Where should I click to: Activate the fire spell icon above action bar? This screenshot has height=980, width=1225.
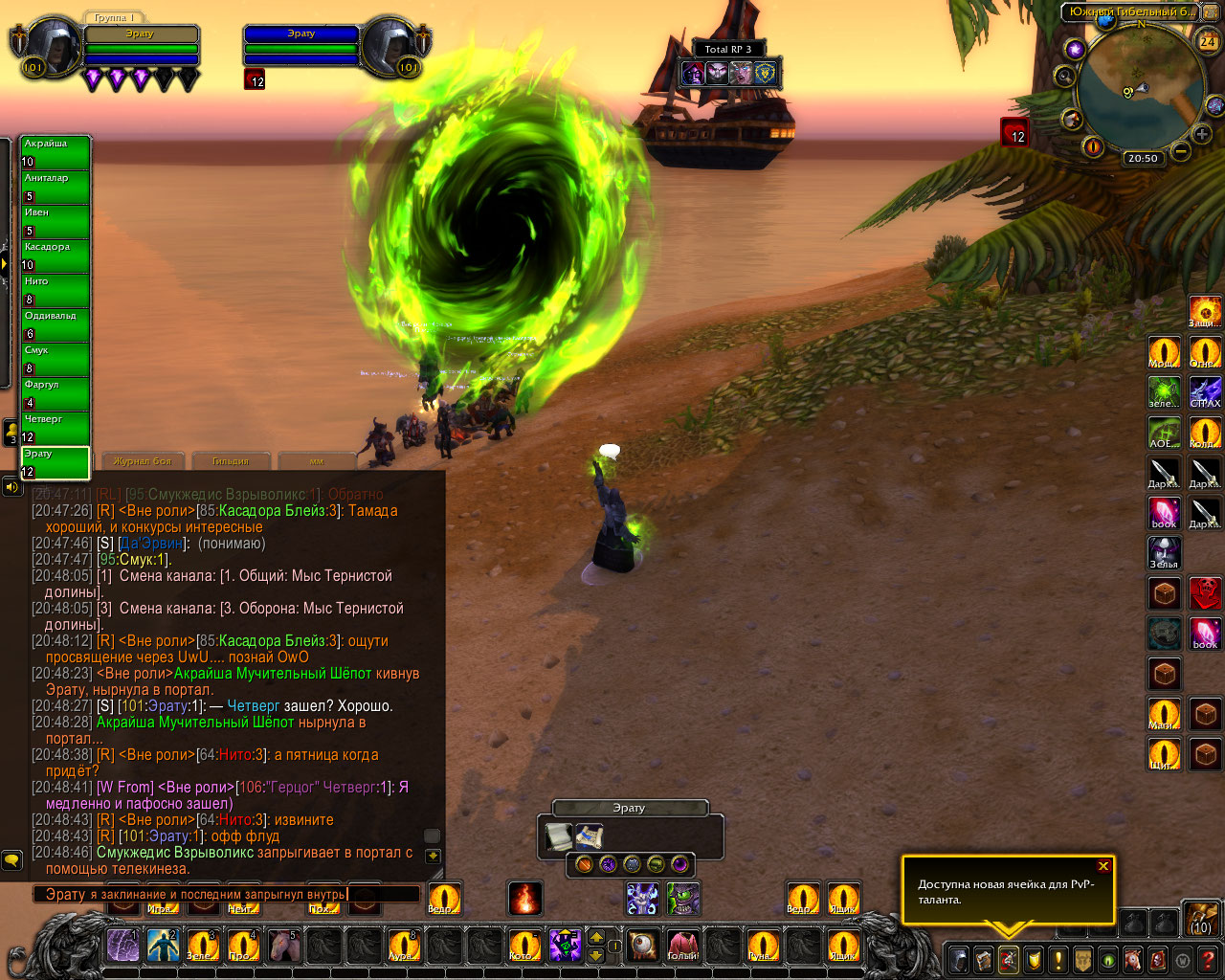[x=524, y=899]
